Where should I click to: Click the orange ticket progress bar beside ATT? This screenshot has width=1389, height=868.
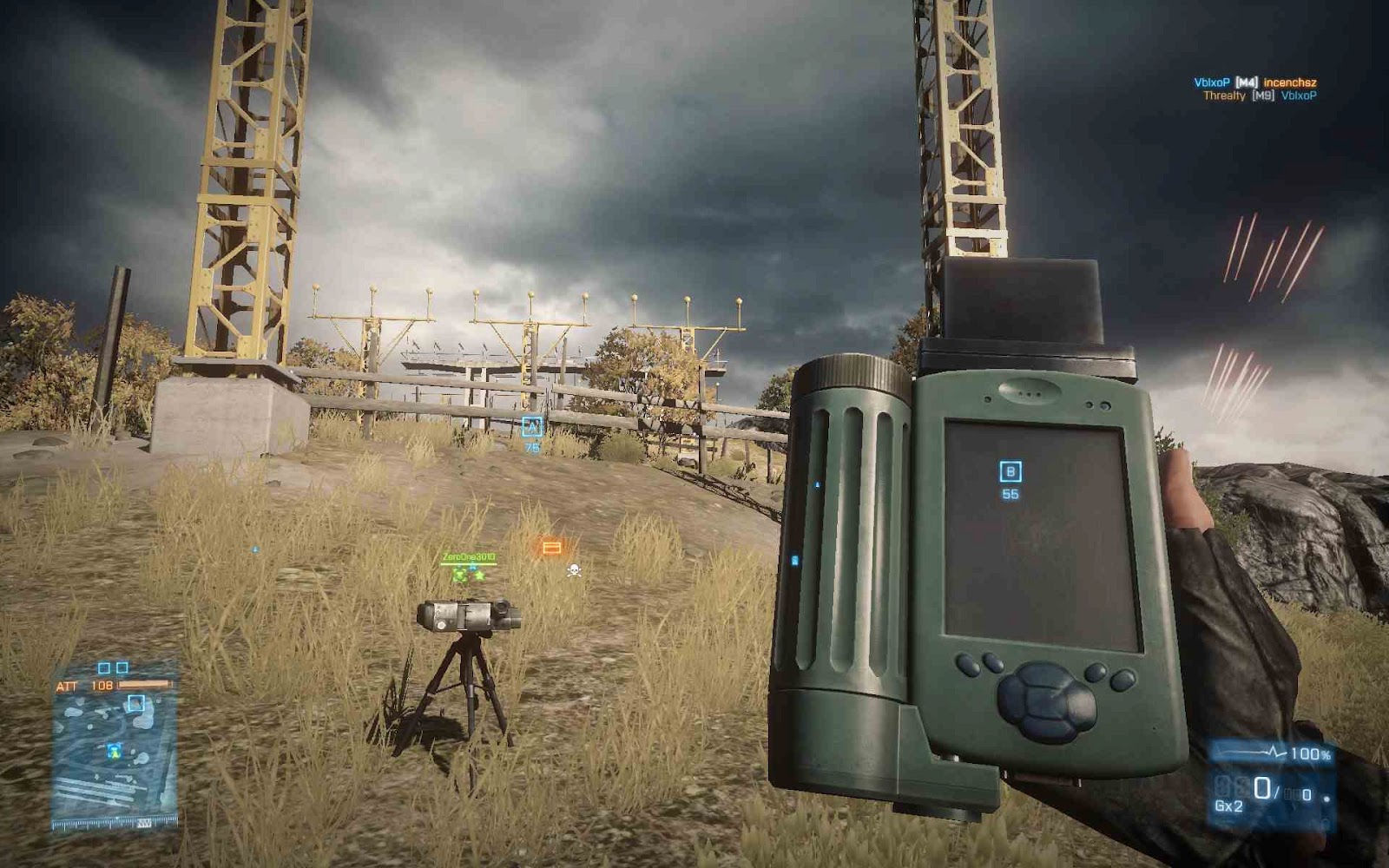[145, 684]
